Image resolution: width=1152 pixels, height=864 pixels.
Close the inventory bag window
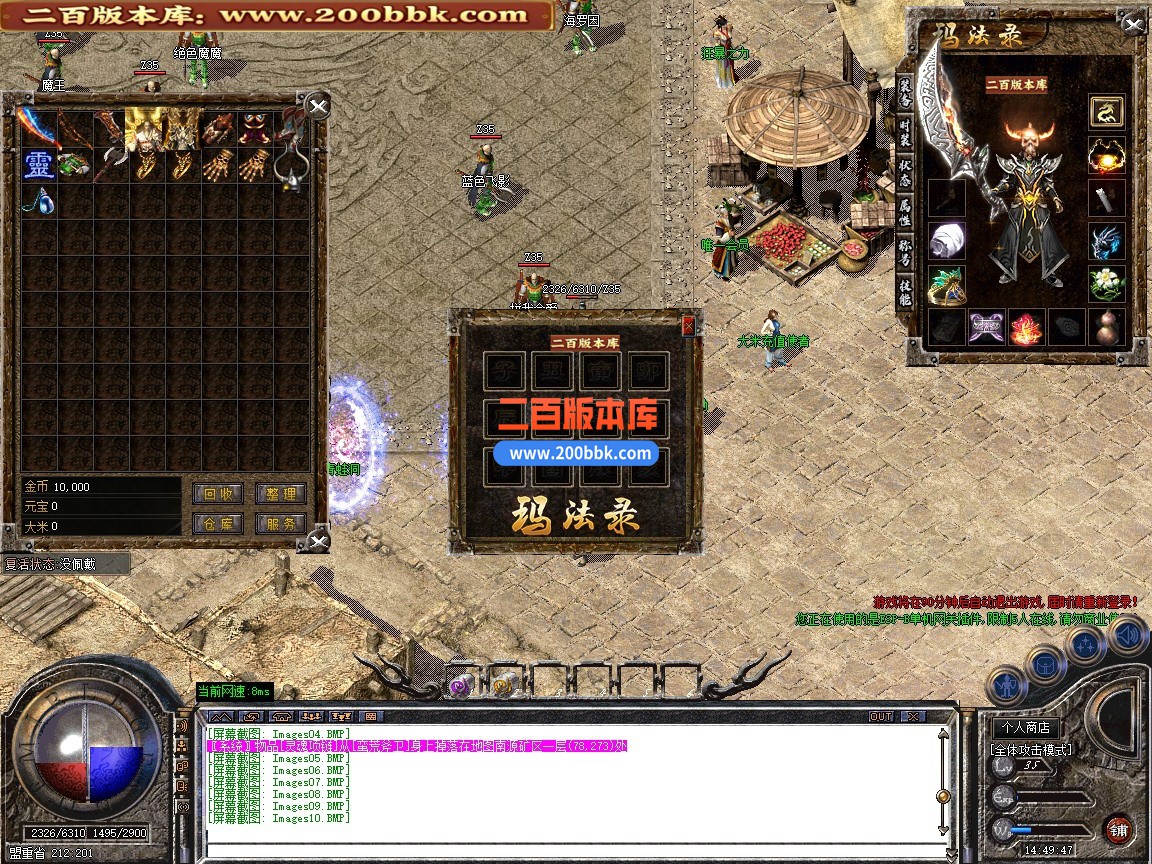tap(317, 107)
